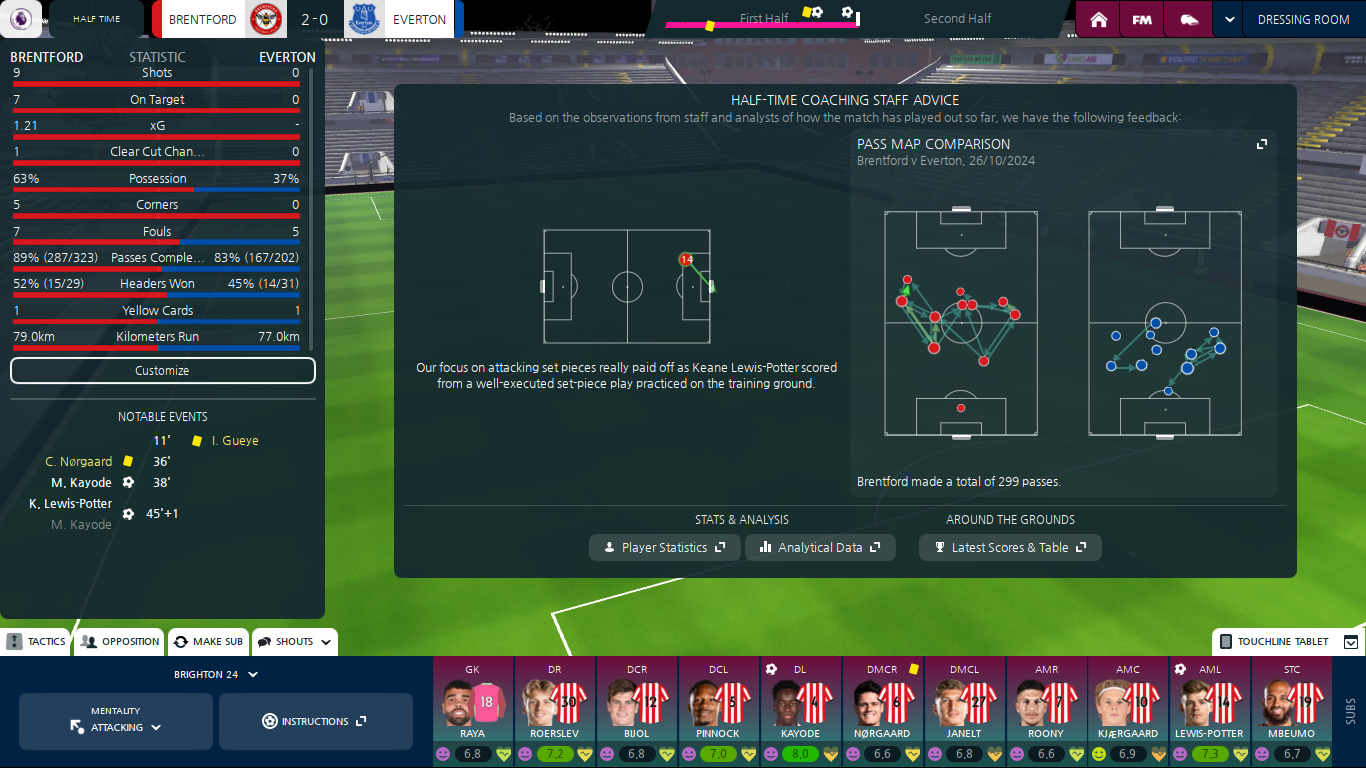Change the Attacking mentality dropdown

(x=116, y=721)
